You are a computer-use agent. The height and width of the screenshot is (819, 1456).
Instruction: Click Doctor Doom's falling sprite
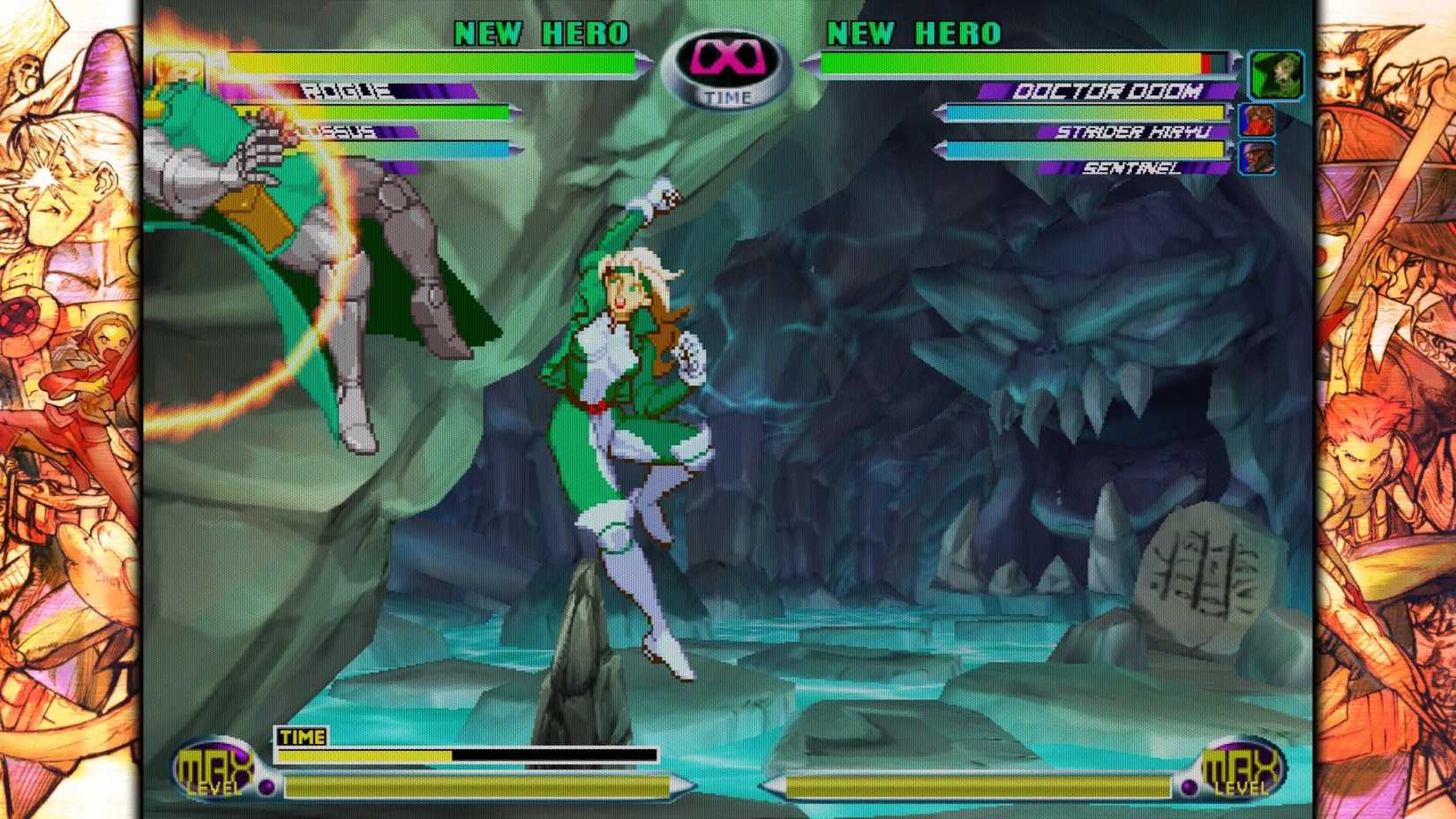[318, 265]
